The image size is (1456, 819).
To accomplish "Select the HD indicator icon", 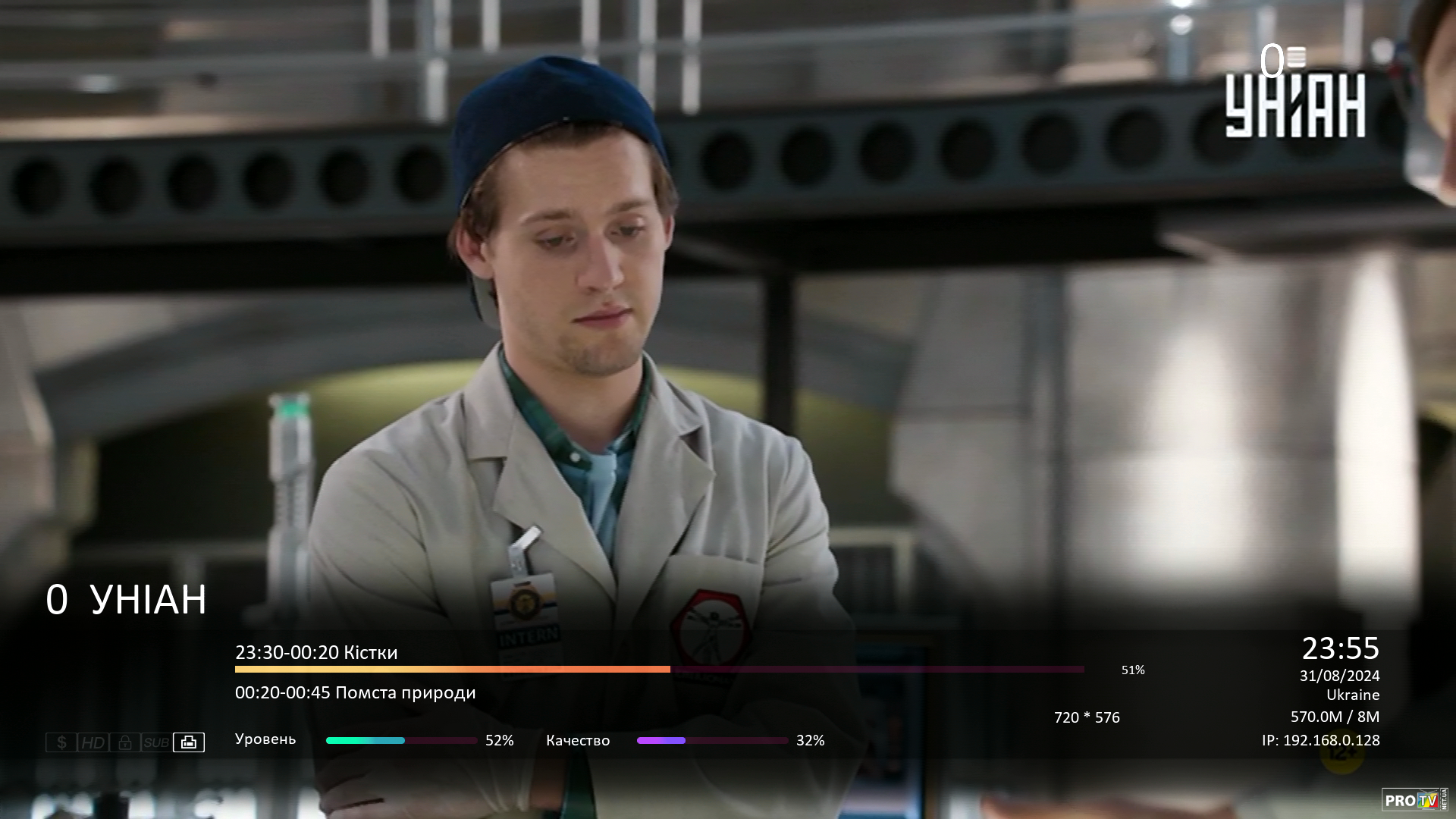I will coord(93,742).
